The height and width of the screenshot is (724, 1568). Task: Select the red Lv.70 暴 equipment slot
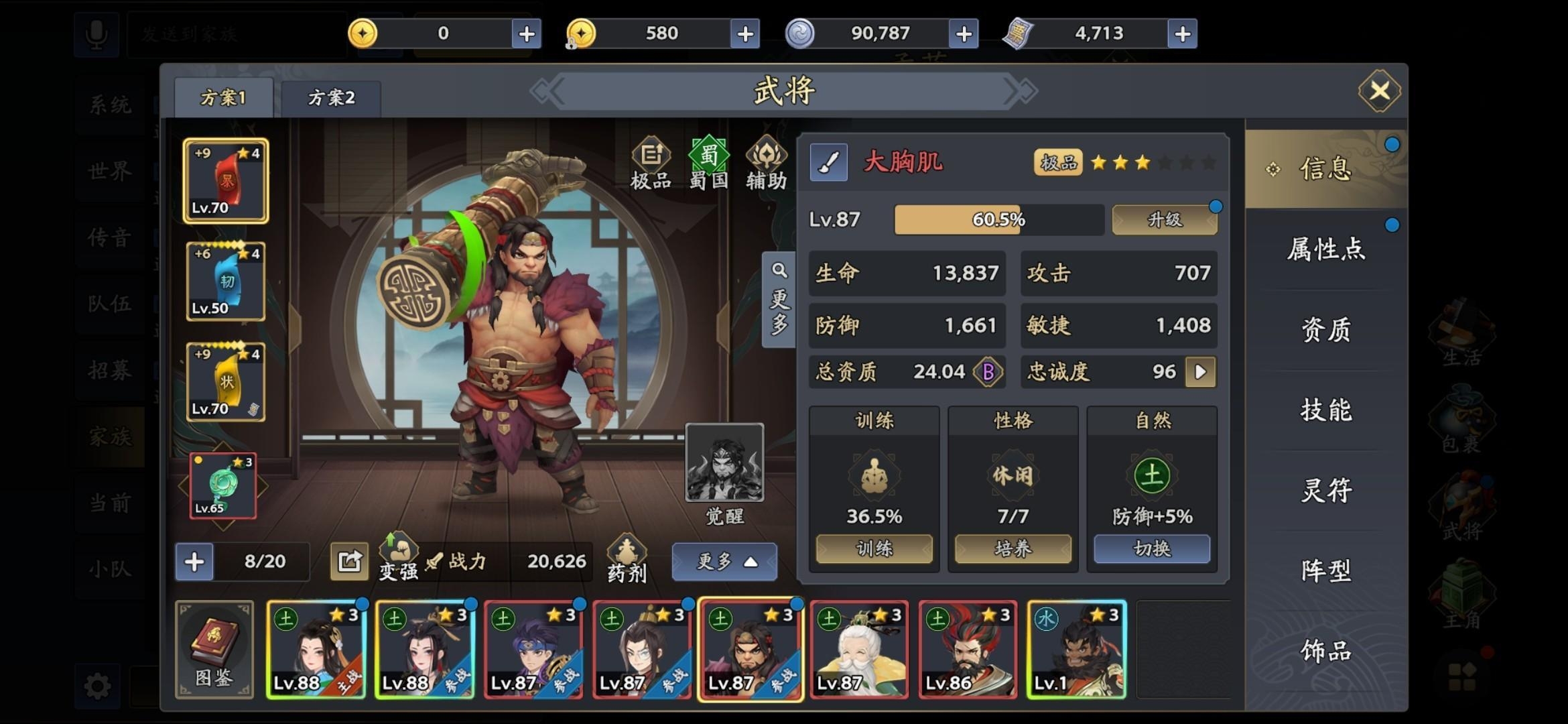[x=226, y=181]
